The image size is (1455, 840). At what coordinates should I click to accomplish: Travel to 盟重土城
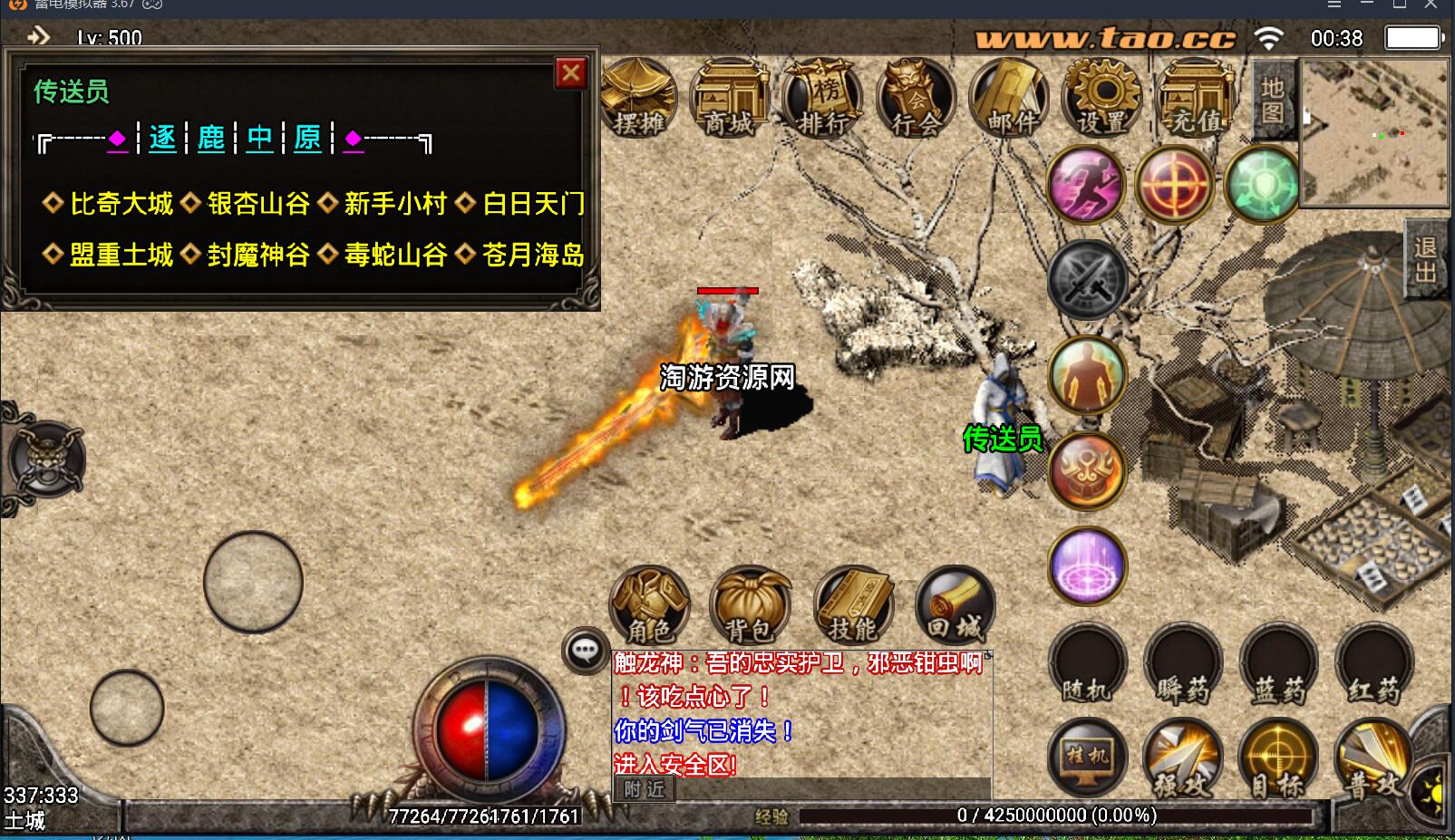tap(121, 256)
